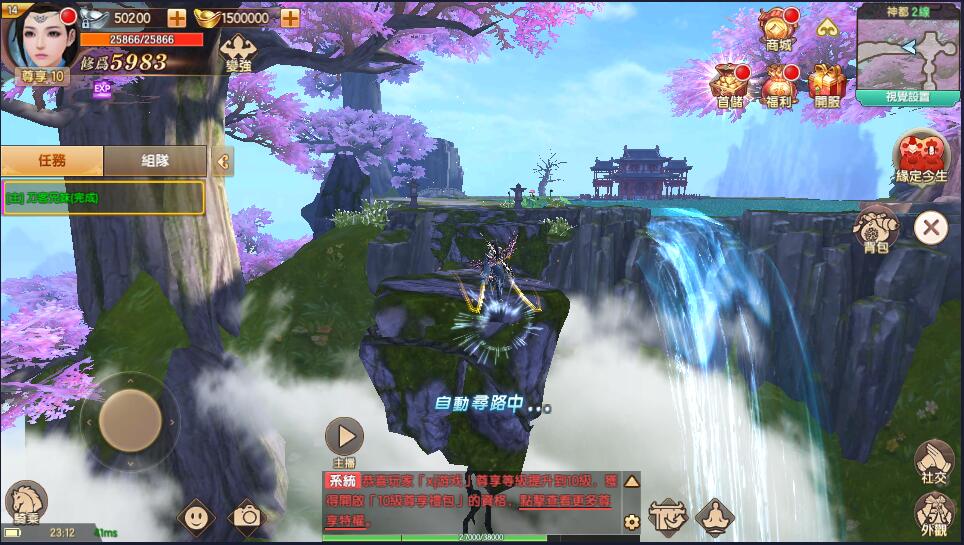Open the 社交 social menu
Image resolution: width=964 pixels, height=545 pixels.
coord(933,462)
